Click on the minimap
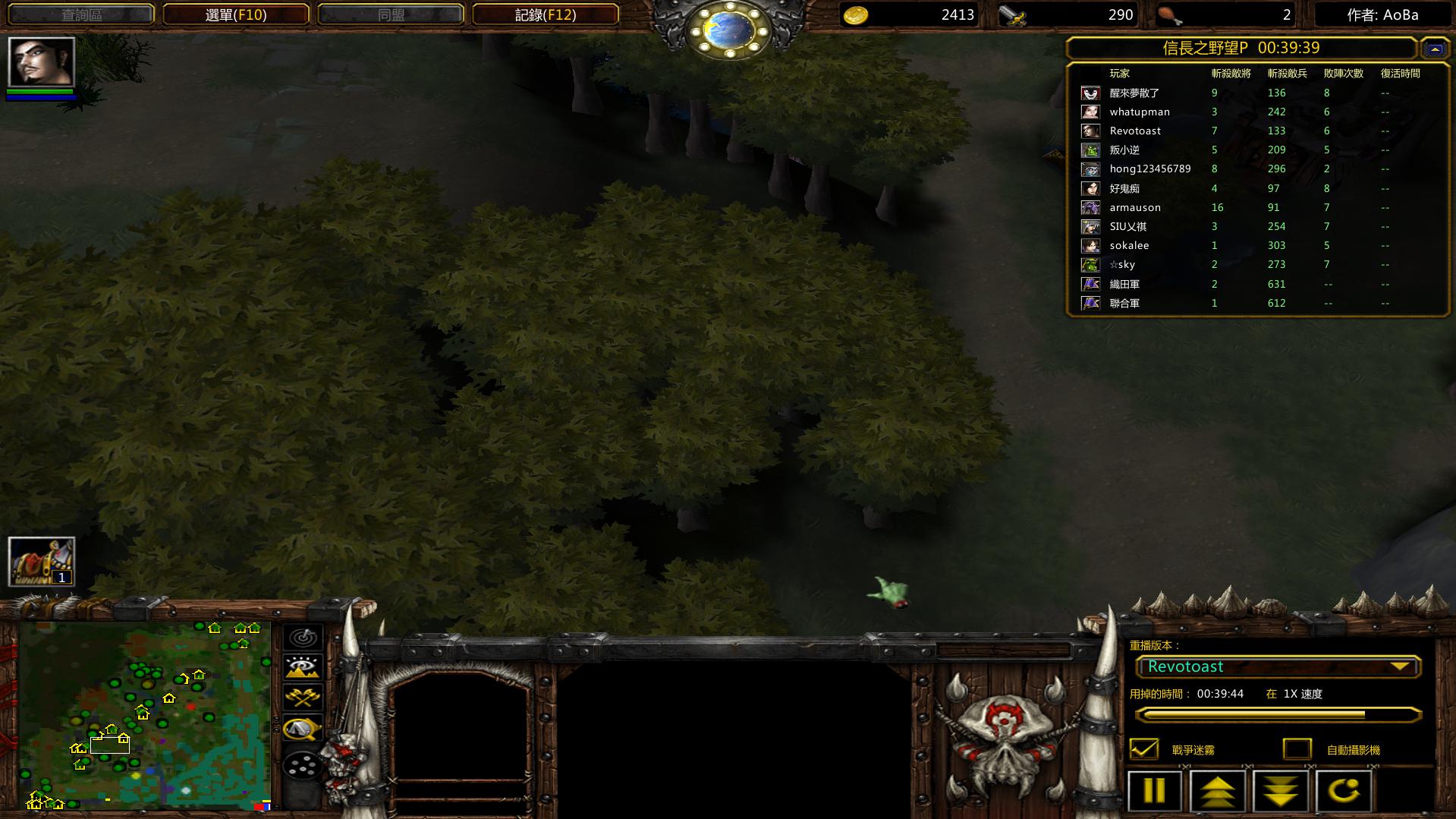The width and height of the screenshot is (1456, 819). point(144,713)
